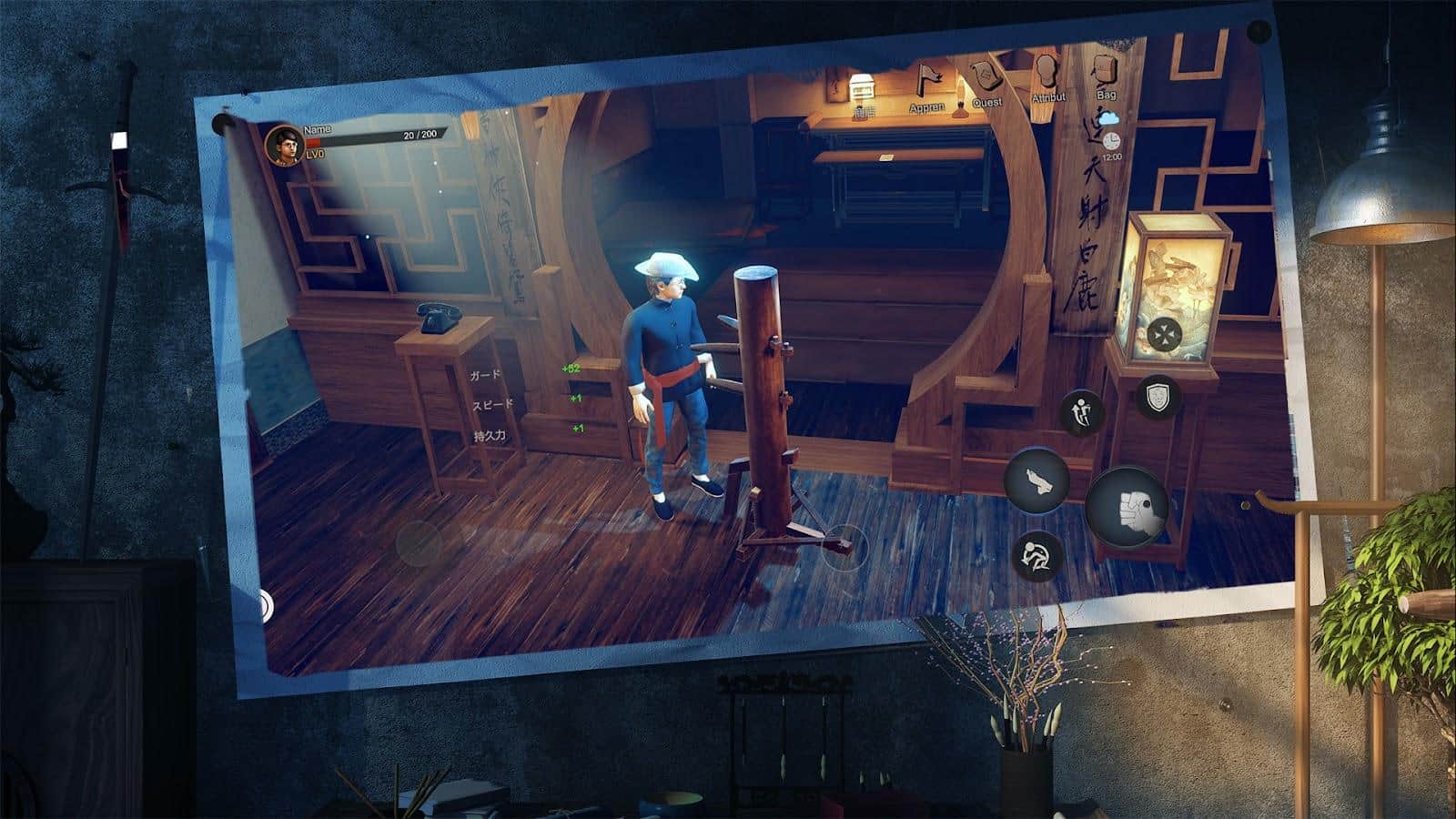Select the LV0 level label
This screenshot has width=1456, height=819.
[x=313, y=155]
